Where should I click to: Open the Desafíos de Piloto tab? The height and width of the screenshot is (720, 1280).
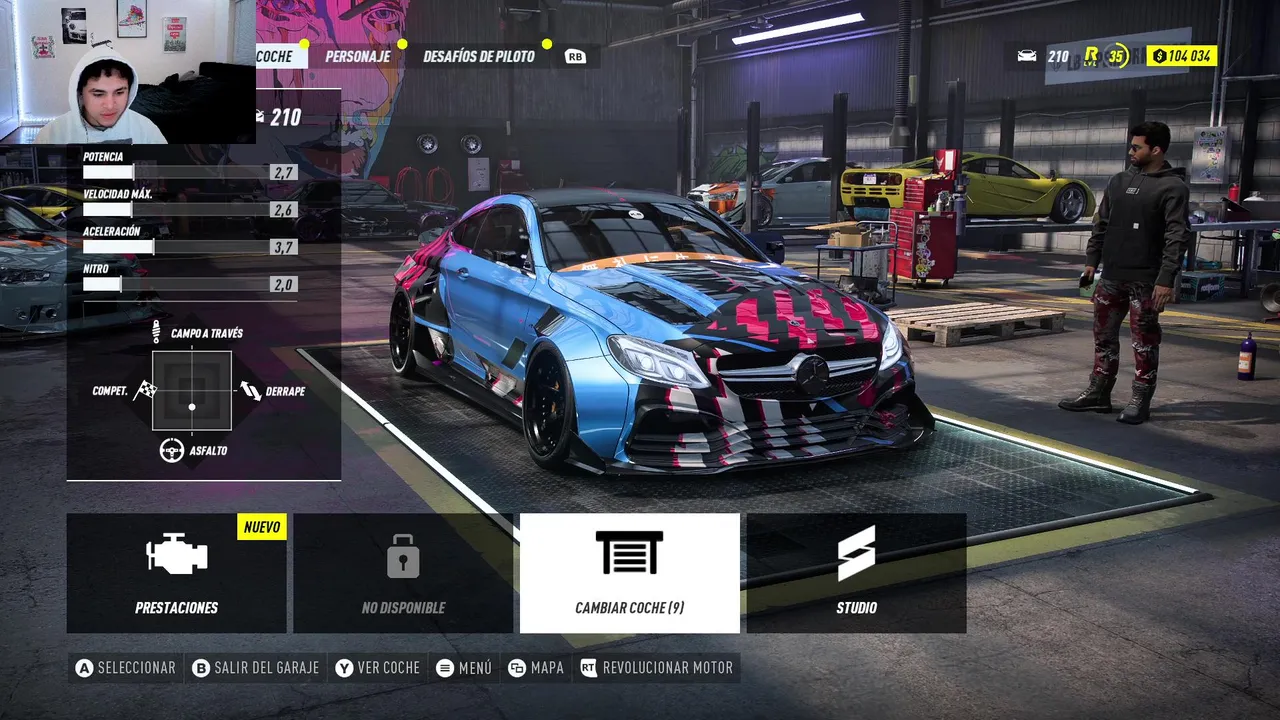(x=479, y=56)
